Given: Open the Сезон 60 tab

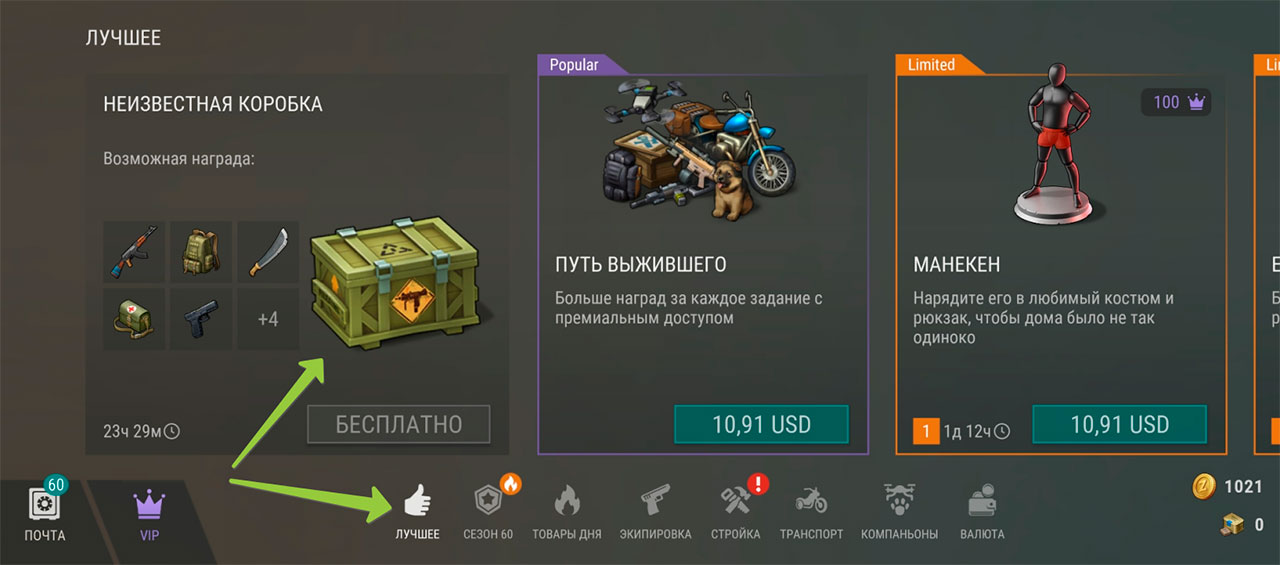Looking at the screenshot, I should coord(489,512).
